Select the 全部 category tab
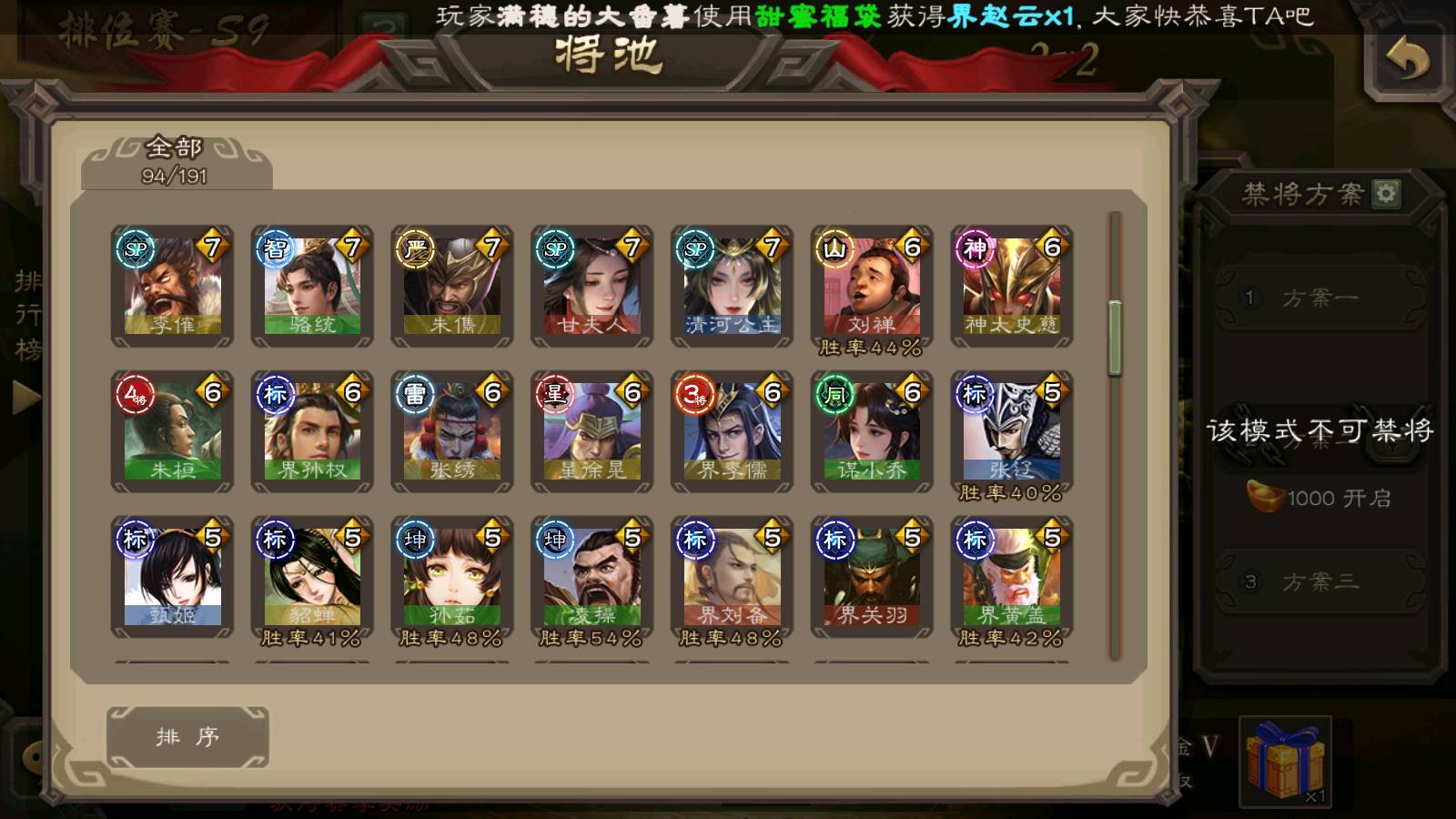This screenshot has height=819, width=1456. point(176,161)
